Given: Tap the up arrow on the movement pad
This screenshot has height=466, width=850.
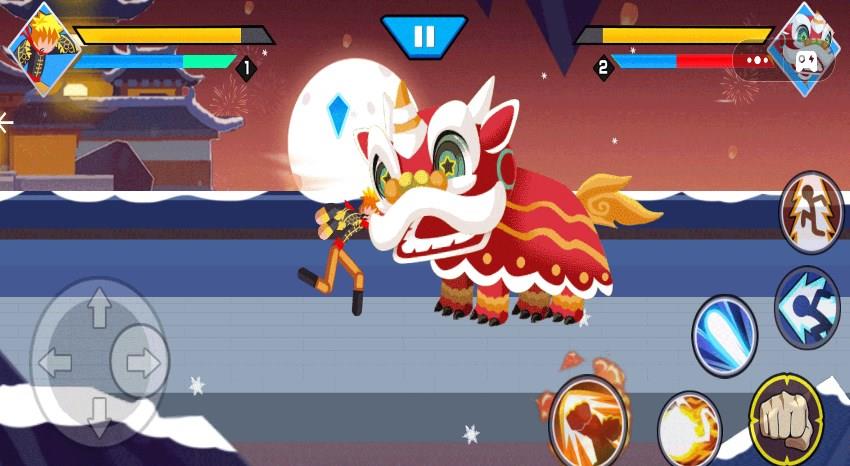Looking at the screenshot, I should 98,311.
